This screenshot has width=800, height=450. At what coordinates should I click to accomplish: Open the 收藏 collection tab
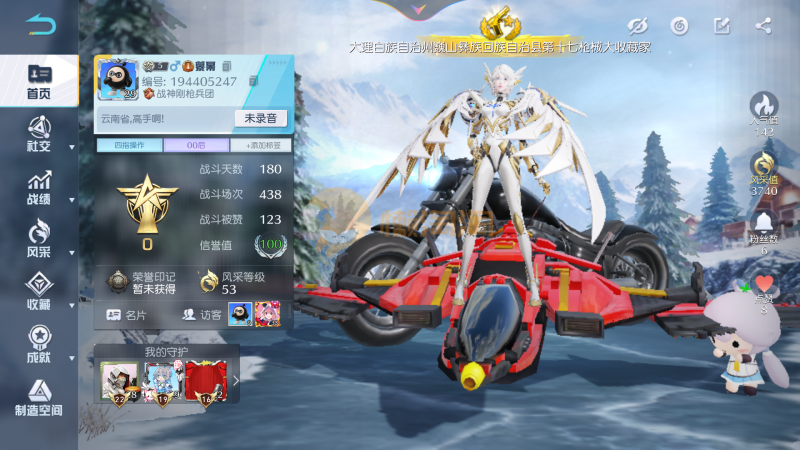point(39,292)
